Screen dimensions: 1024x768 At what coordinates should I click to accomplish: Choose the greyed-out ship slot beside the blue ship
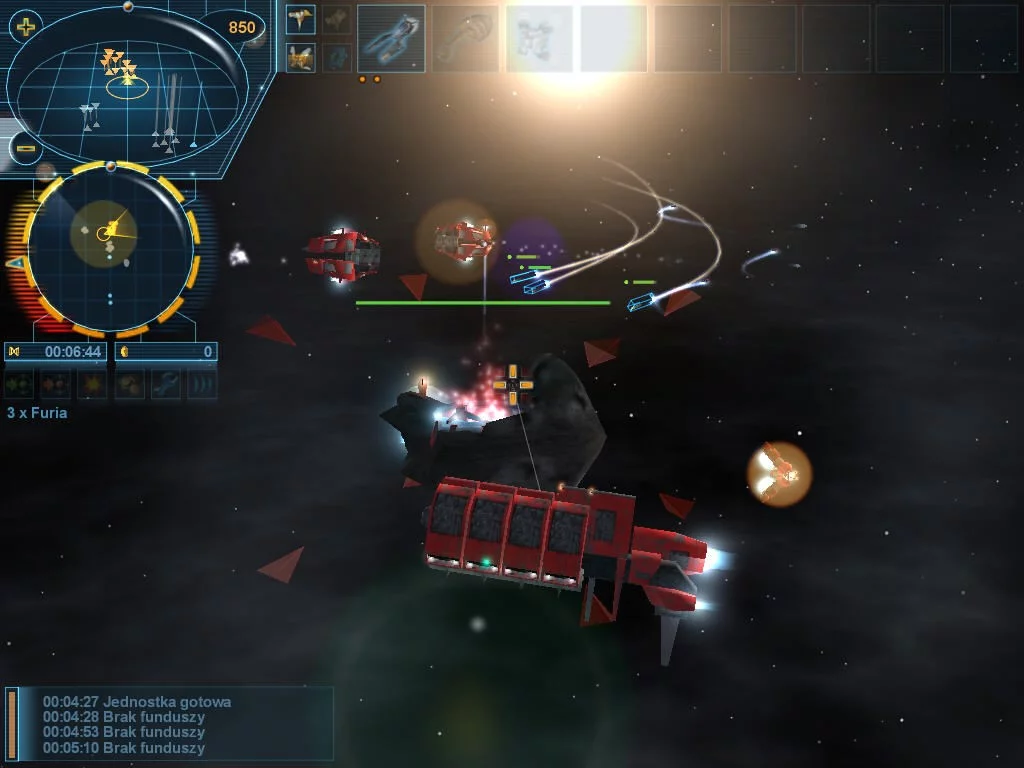(x=465, y=39)
